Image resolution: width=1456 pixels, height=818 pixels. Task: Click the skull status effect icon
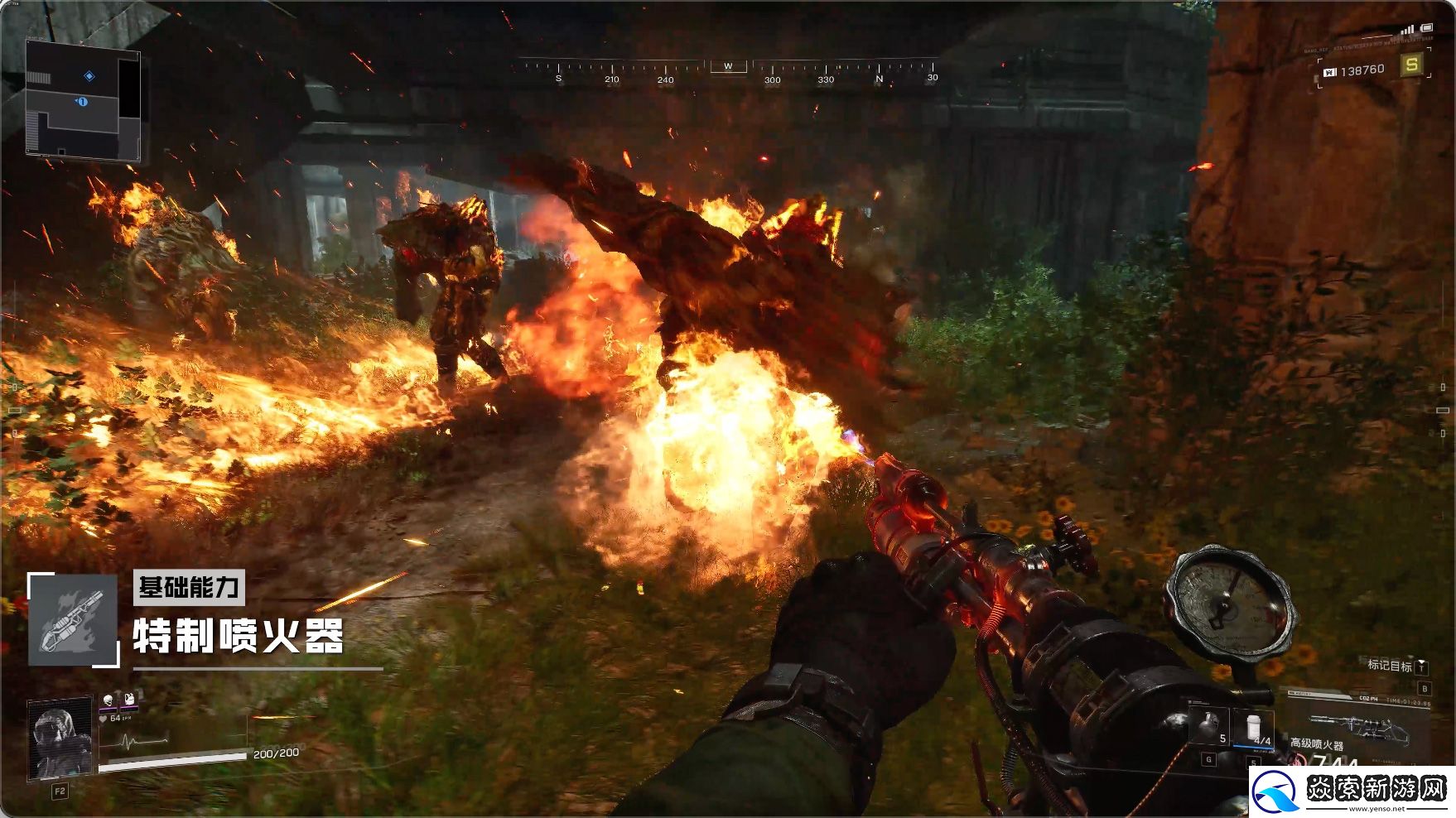(x=108, y=700)
